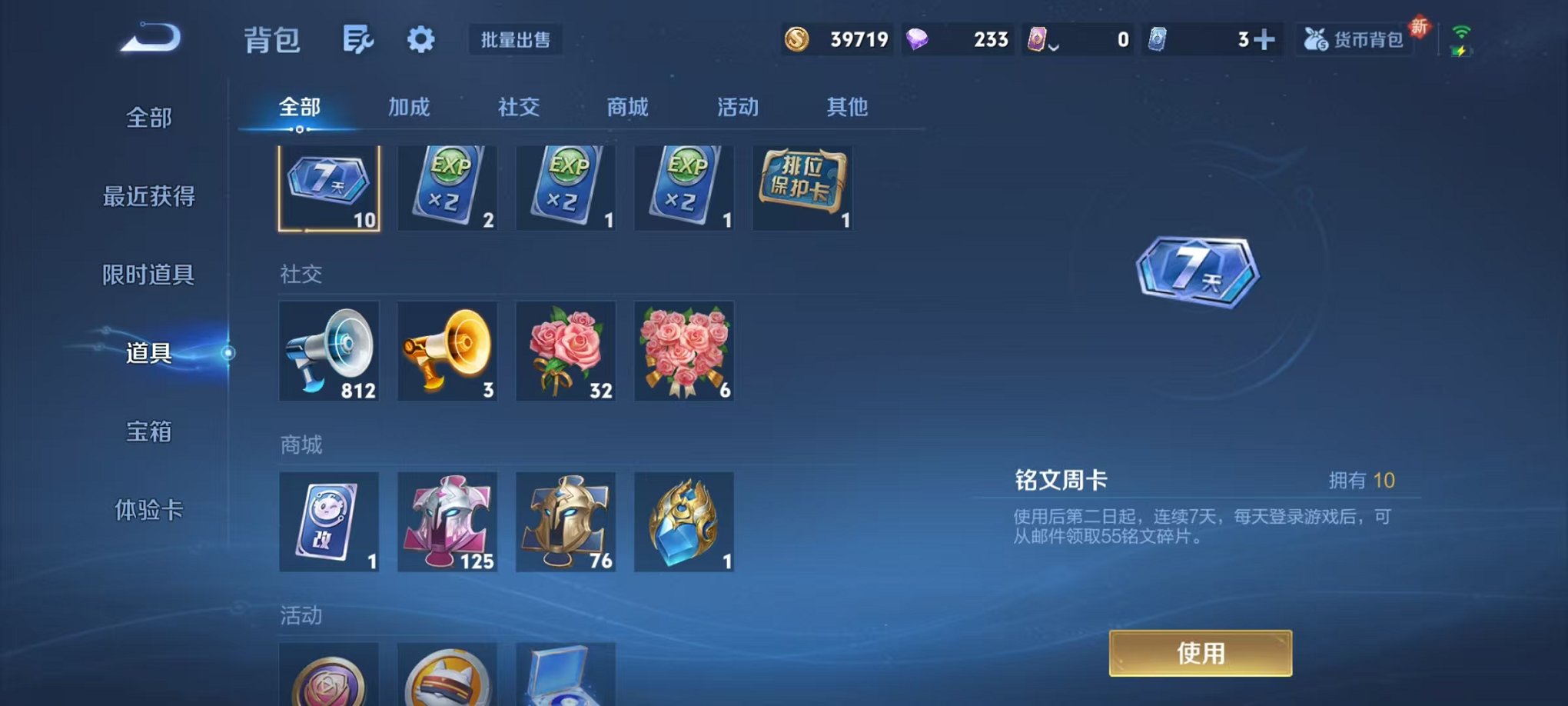Select the rose bouquet item

(x=683, y=352)
